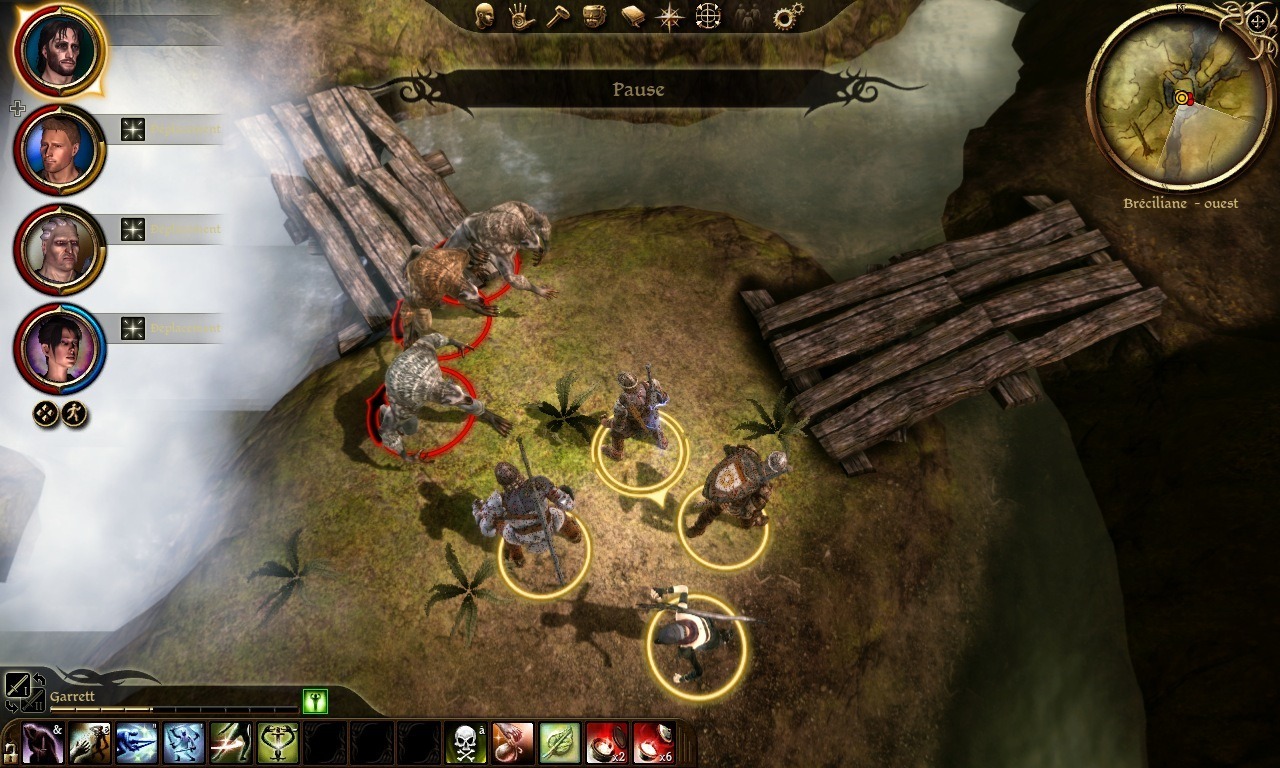1280x768 pixels.
Task: Open the spells and talents hand icon
Action: (x=521, y=16)
